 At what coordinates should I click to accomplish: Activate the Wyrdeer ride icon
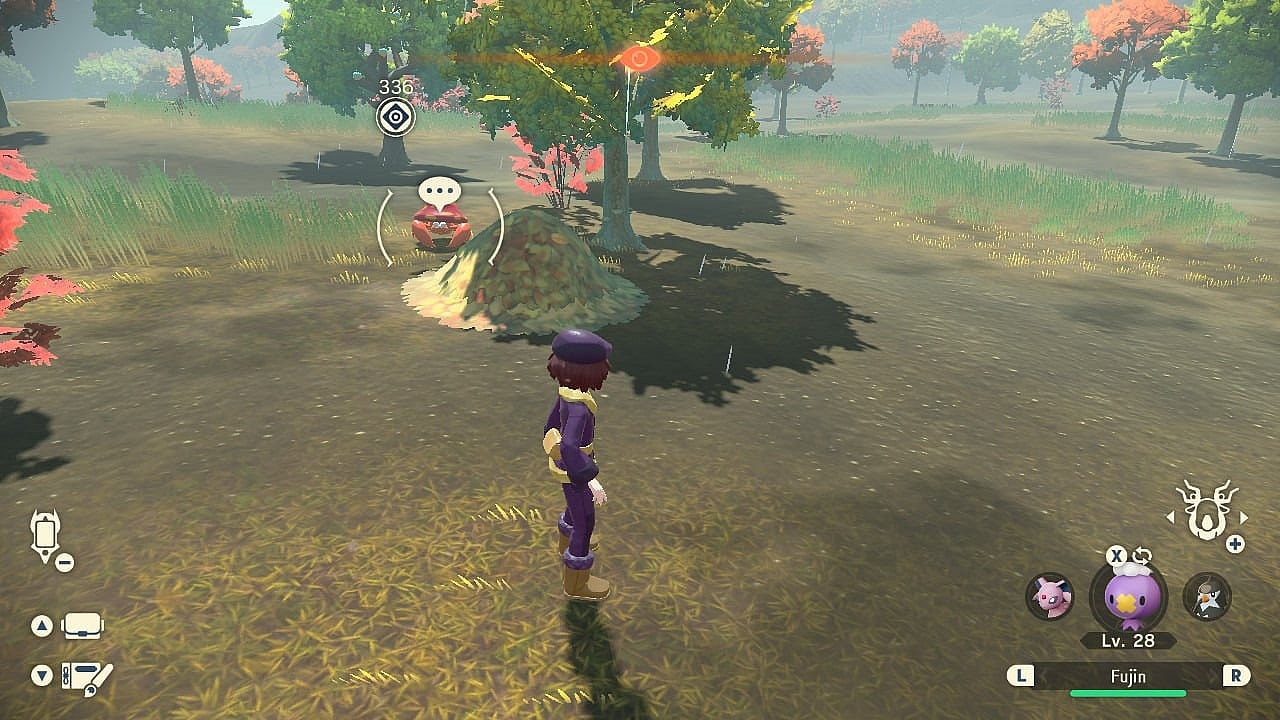point(1207,508)
